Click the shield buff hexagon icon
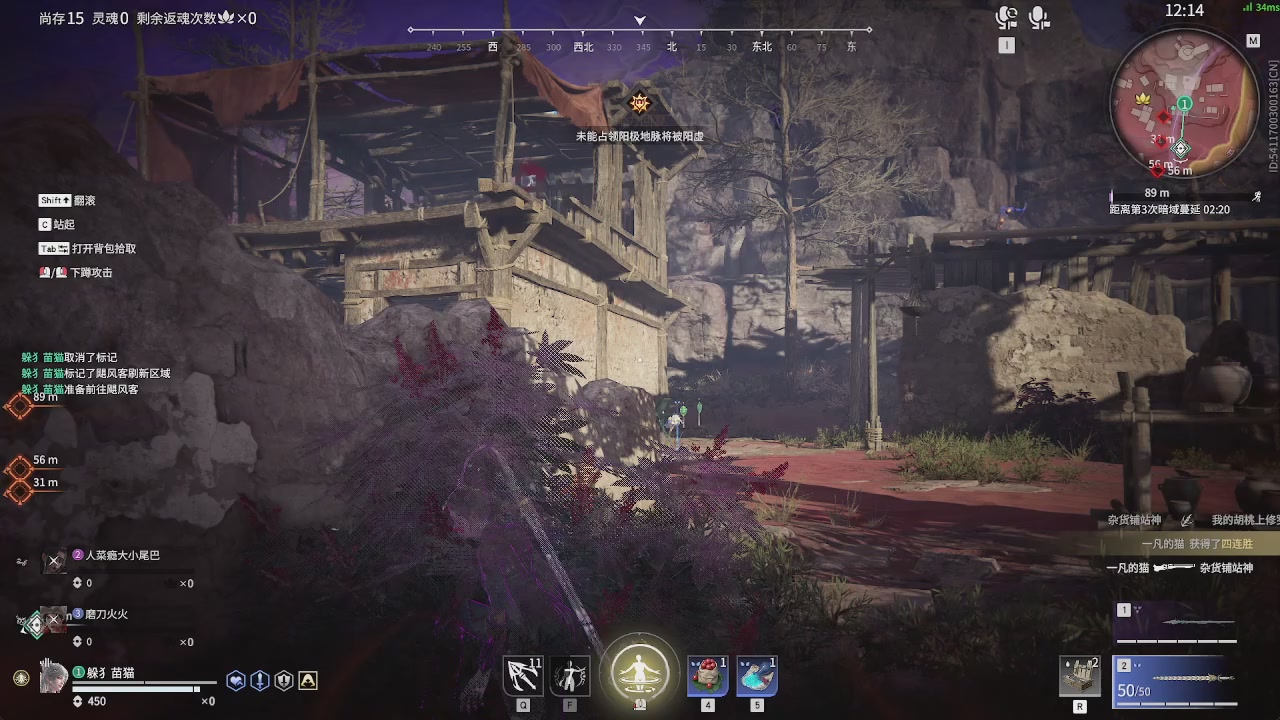 coord(284,681)
